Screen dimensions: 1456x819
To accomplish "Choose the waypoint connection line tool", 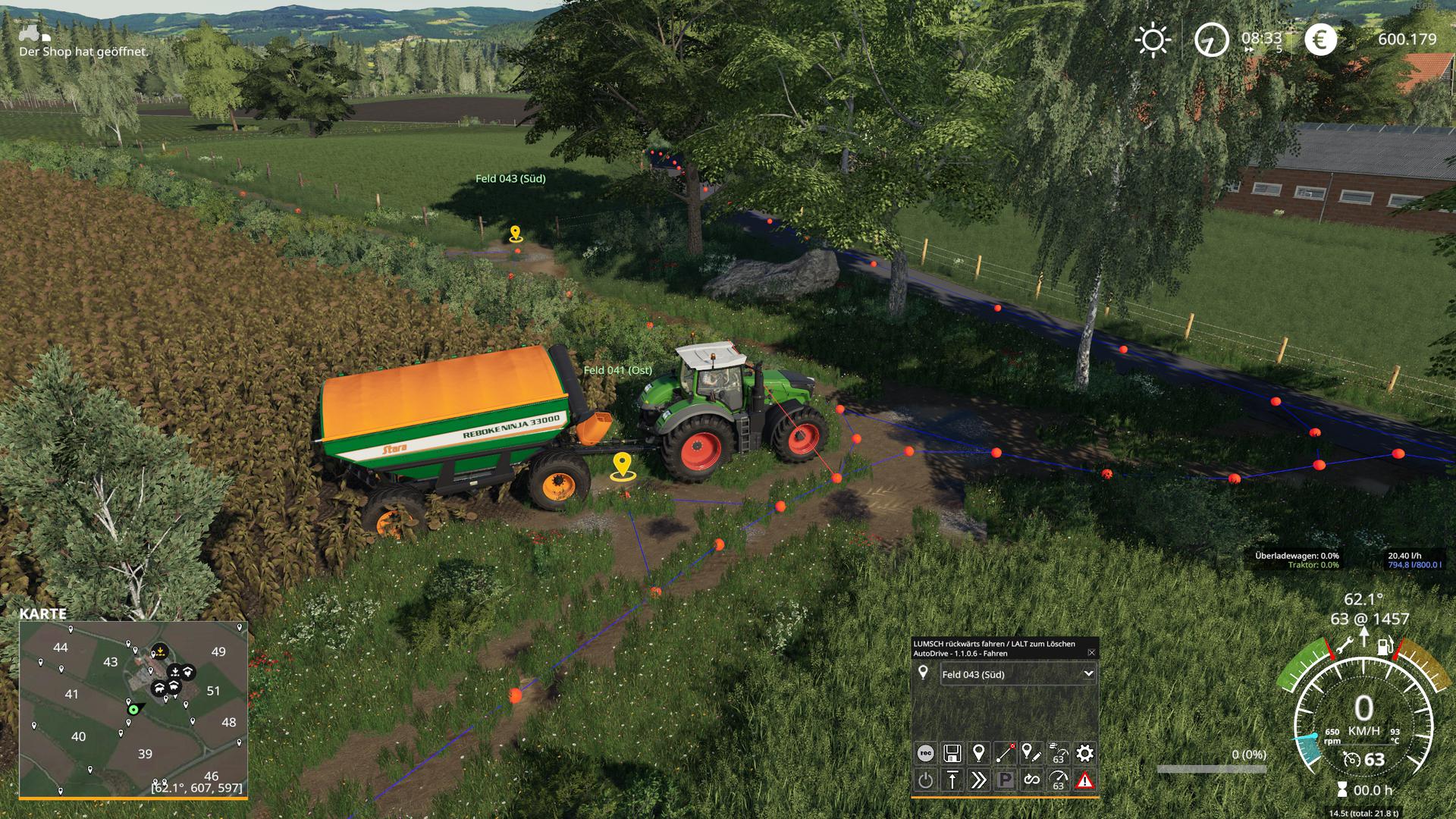I will [1006, 753].
